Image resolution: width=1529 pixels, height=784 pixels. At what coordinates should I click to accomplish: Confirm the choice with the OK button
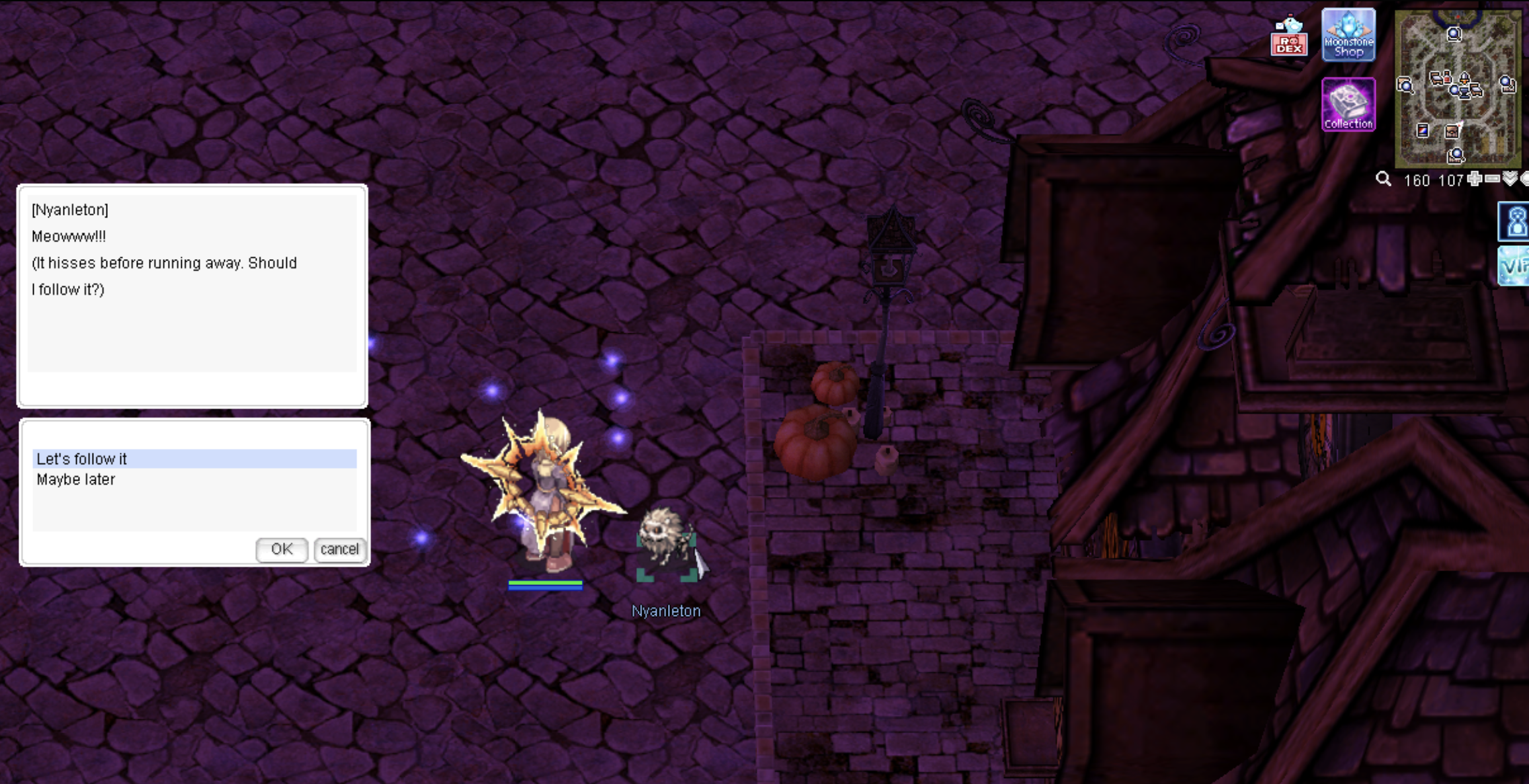pos(282,549)
